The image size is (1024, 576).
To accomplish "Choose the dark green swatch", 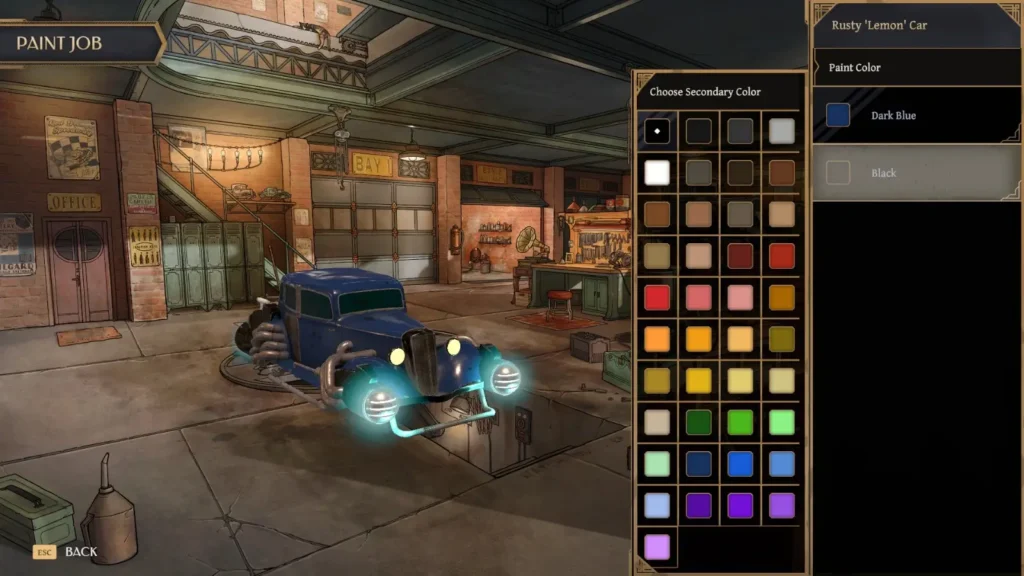I will (699, 422).
